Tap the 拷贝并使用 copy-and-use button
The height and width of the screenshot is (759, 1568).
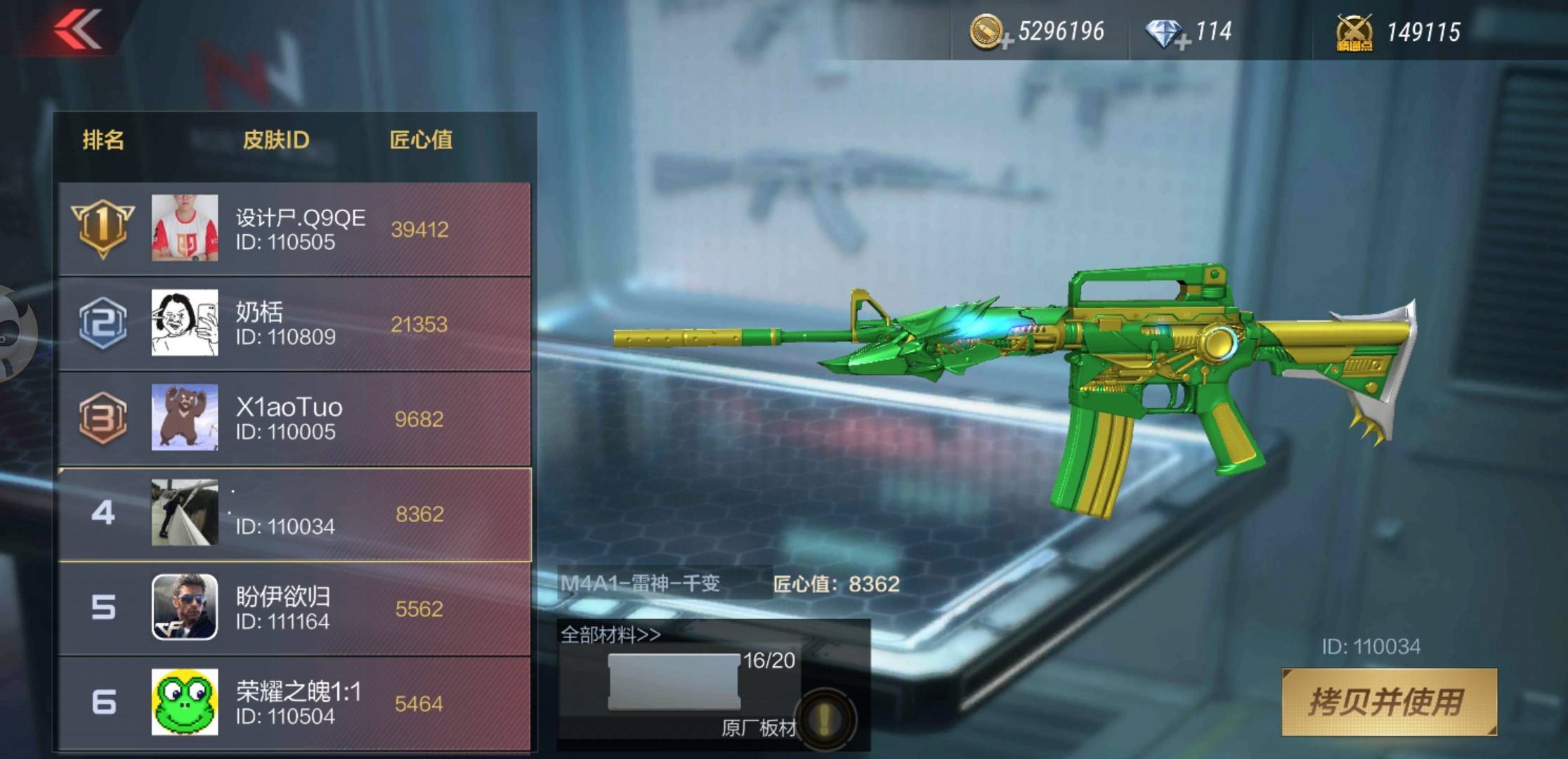[x=1389, y=702]
